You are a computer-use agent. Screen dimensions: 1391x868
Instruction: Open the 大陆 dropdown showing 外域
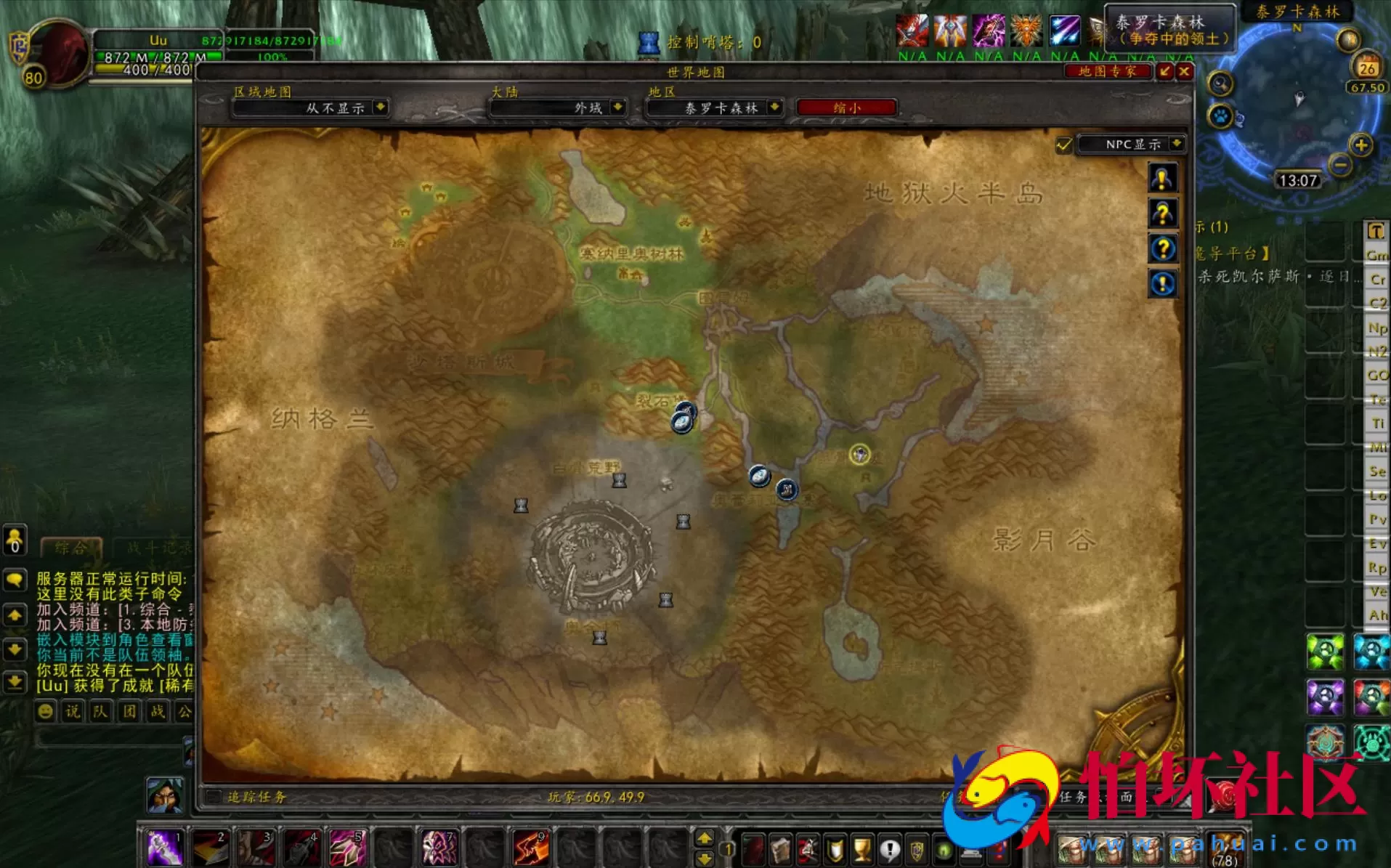point(557,108)
